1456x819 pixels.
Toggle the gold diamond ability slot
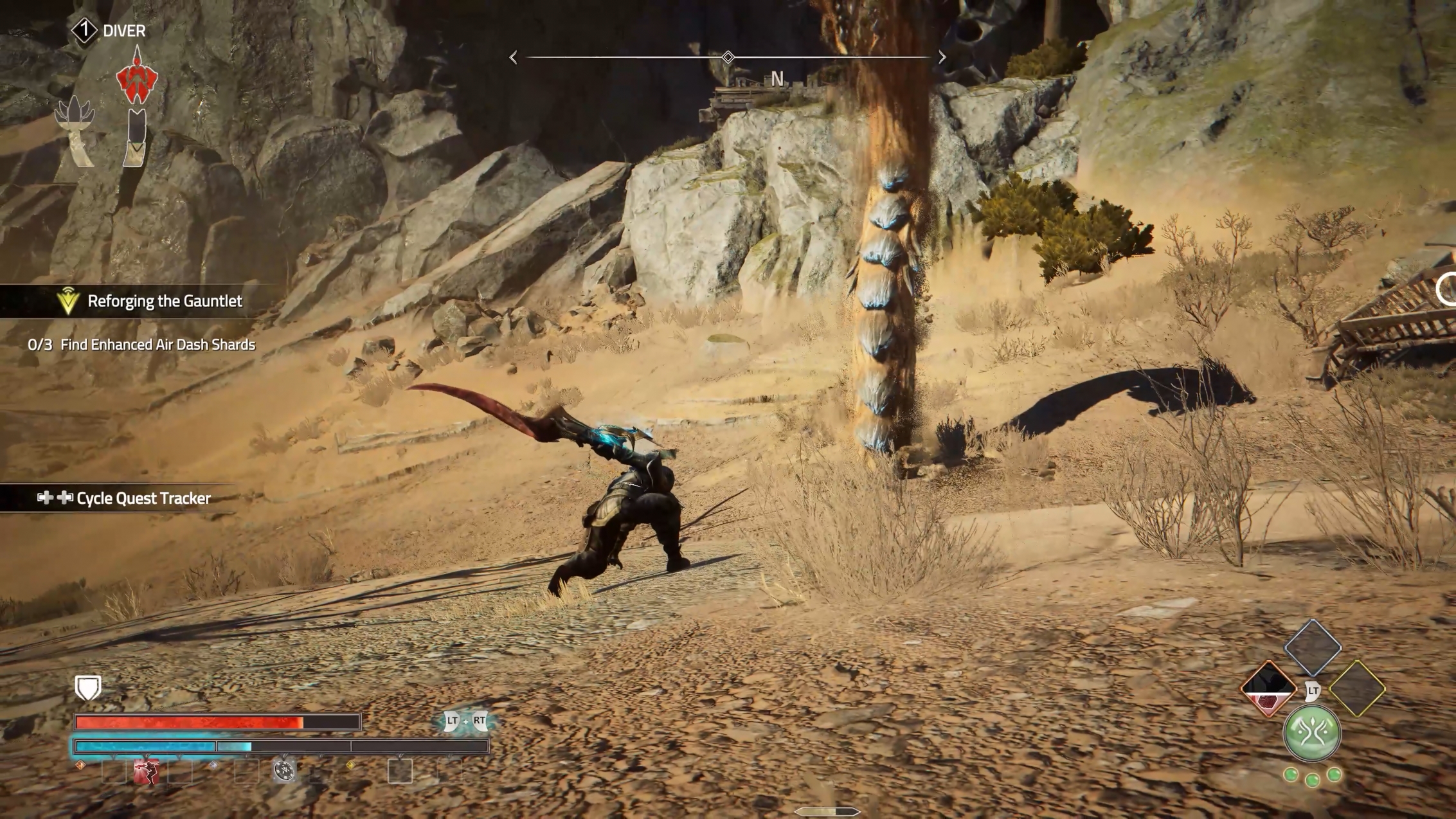click(1356, 688)
